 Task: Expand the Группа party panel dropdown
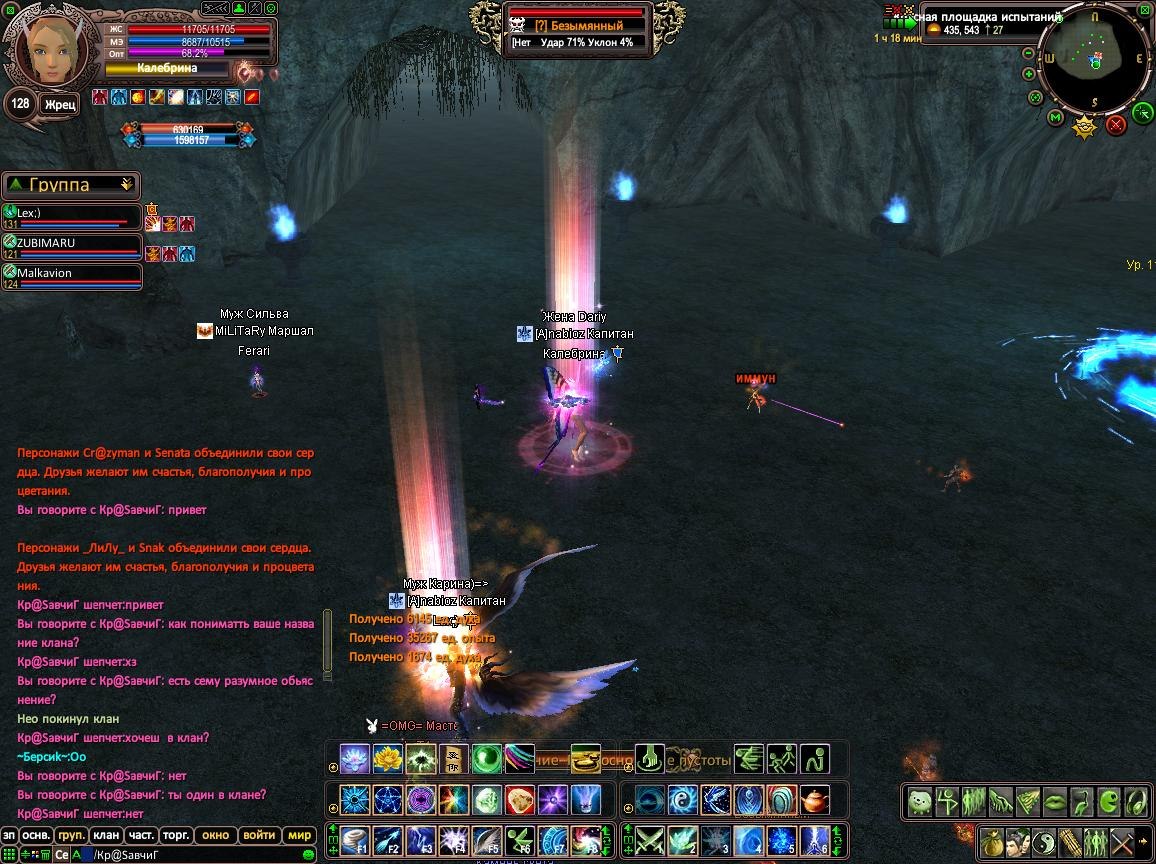coord(126,185)
